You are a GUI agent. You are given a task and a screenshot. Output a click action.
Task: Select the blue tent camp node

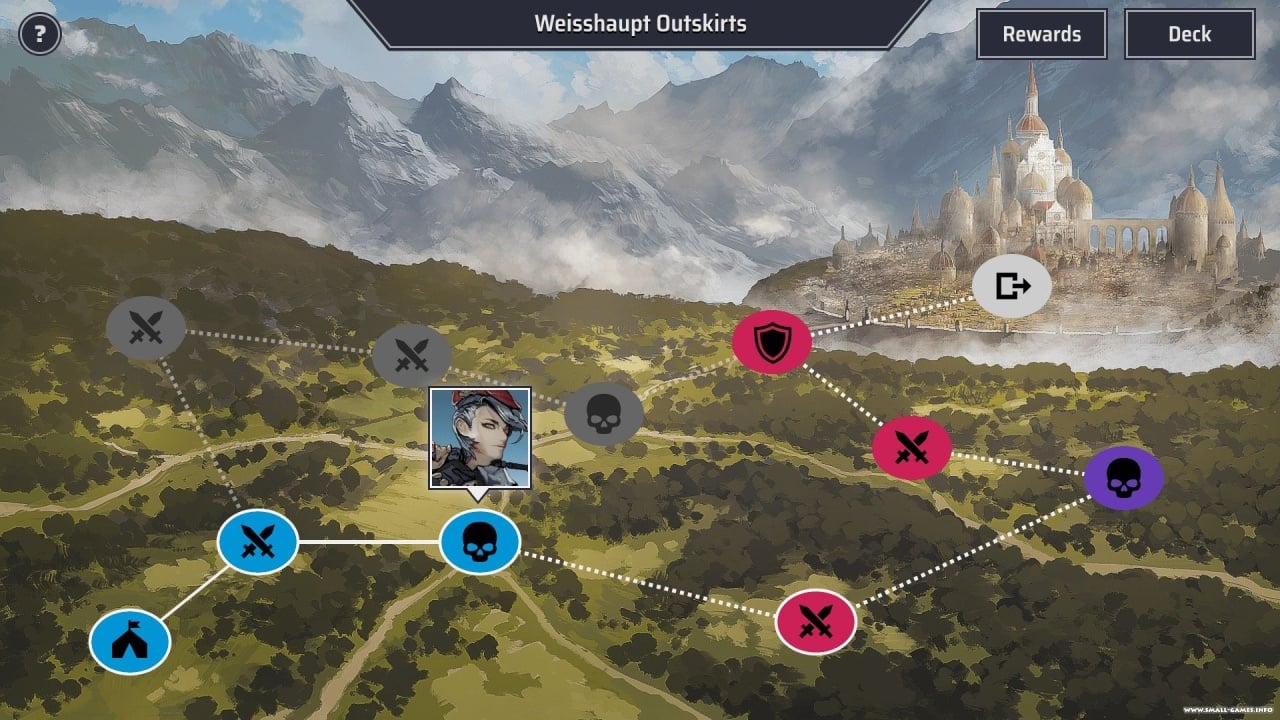[130, 642]
